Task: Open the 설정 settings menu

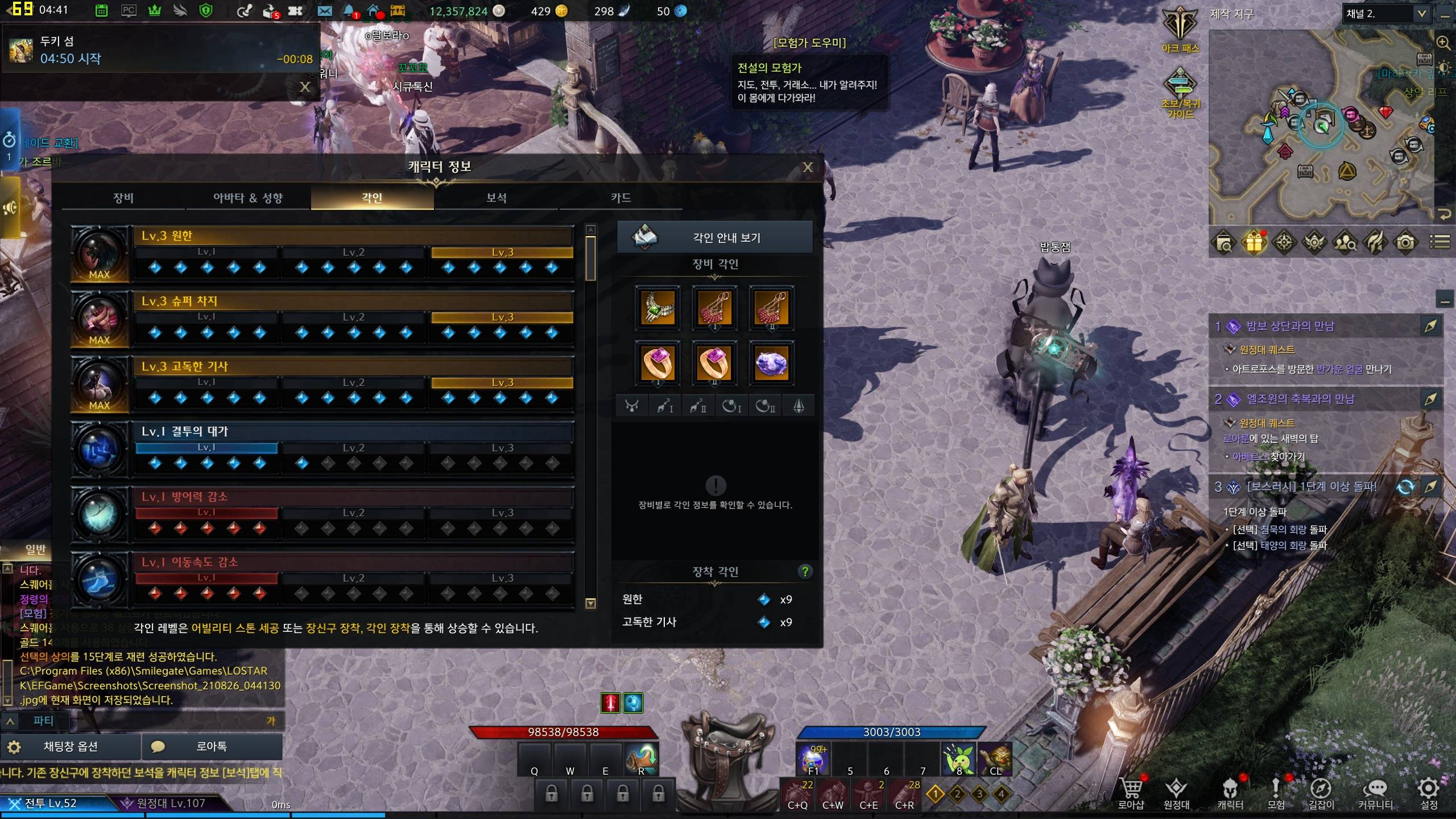Action: coord(1428,793)
